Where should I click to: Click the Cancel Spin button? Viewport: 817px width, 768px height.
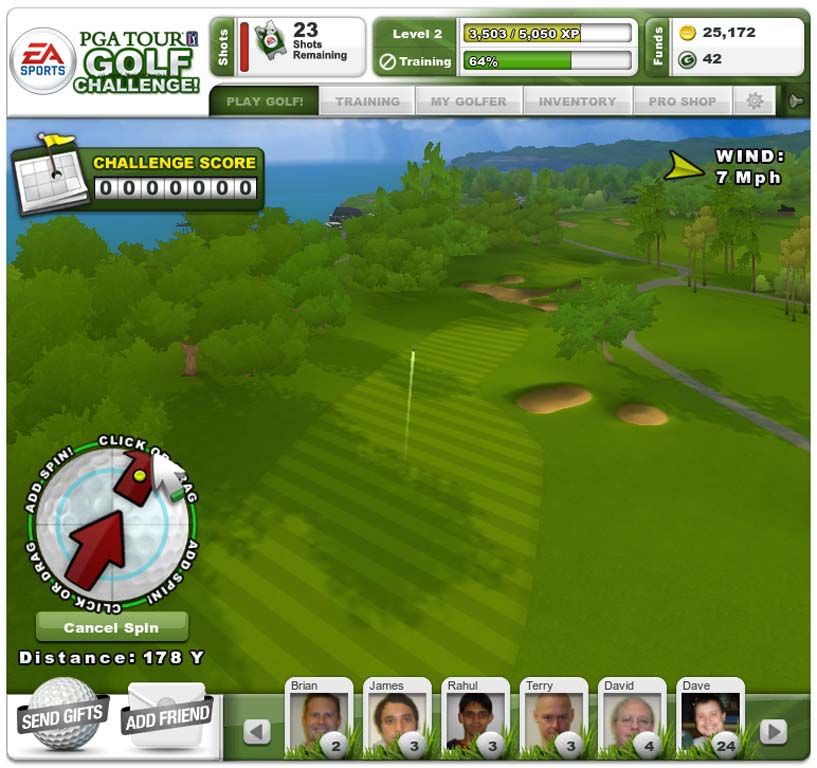[112, 628]
